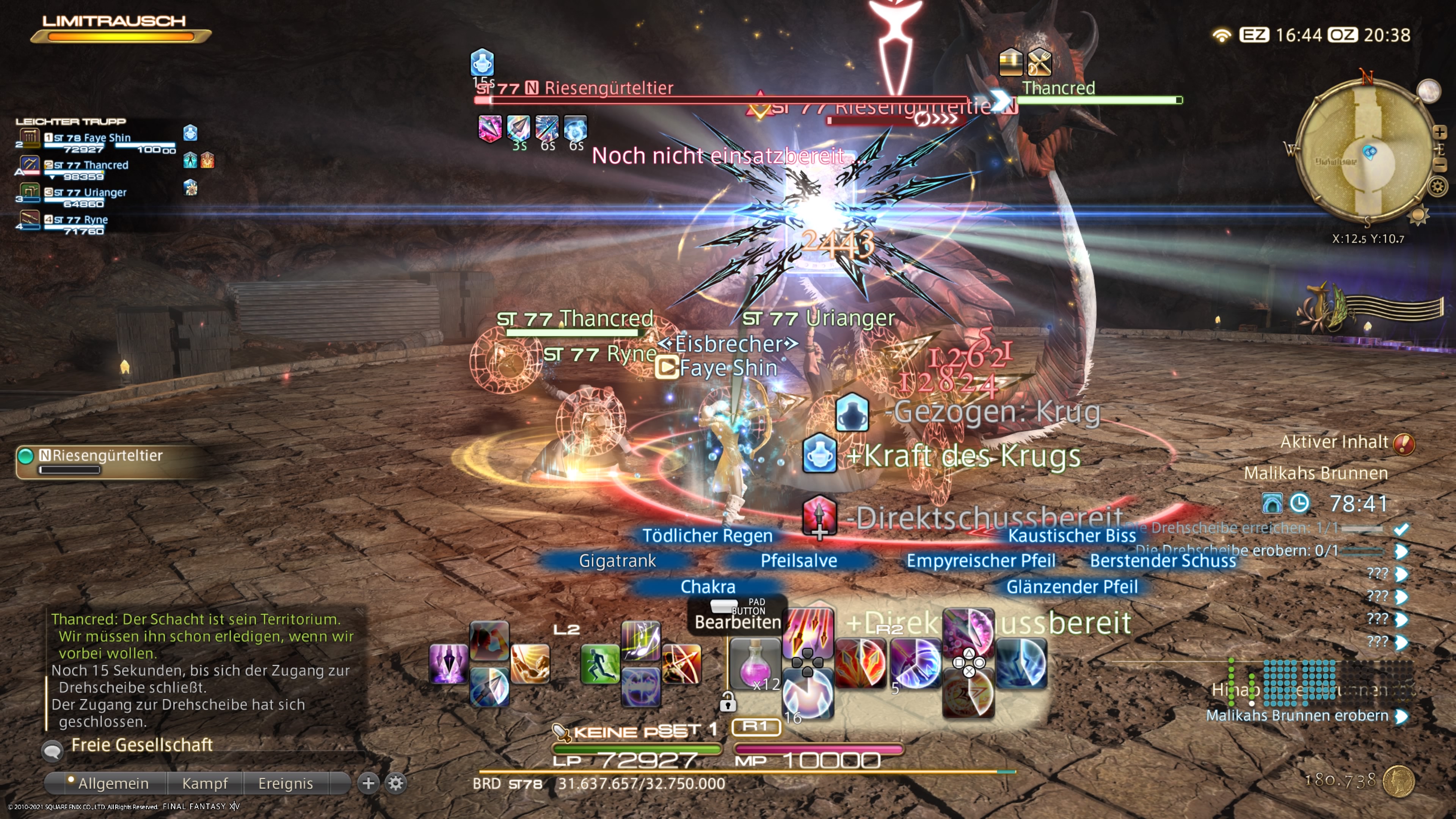Add a new chat tab with plus button

click(369, 783)
